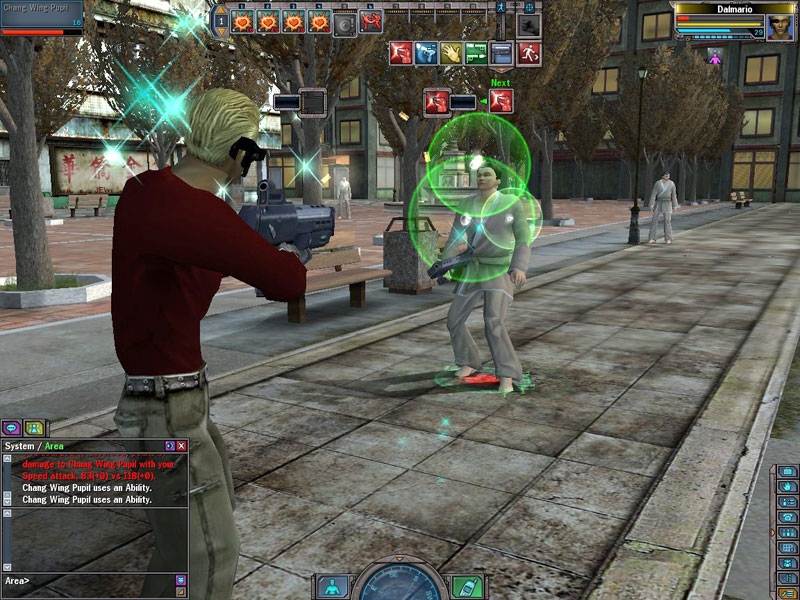The width and height of the screenshot is (800, 600).
Task: Click the purple toggle beside chat close button
Action: point(169,446)
